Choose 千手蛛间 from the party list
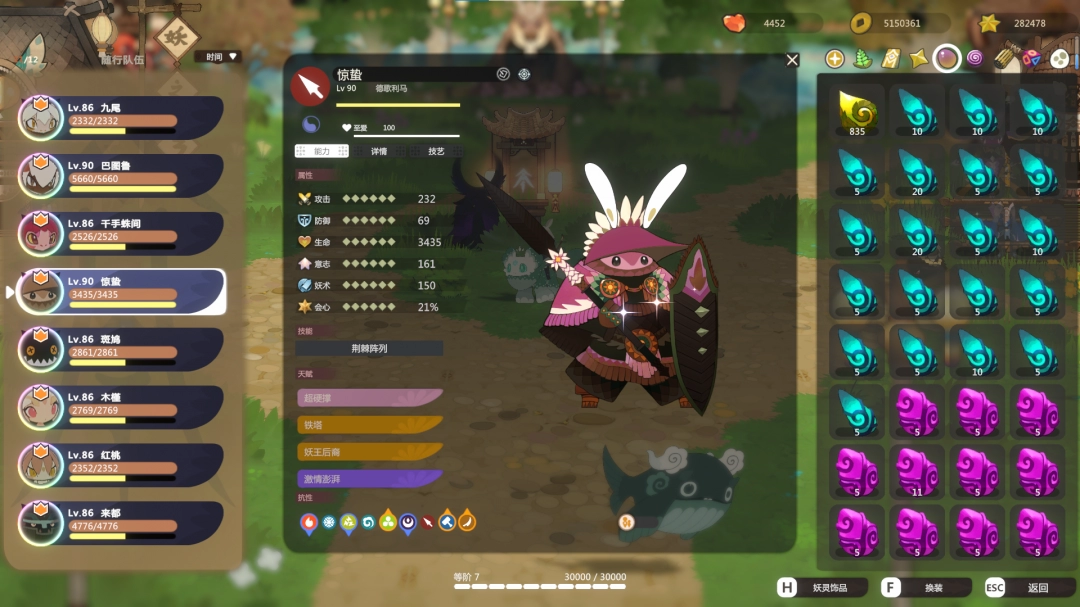The image size is (1080, 607). (121, 234)
